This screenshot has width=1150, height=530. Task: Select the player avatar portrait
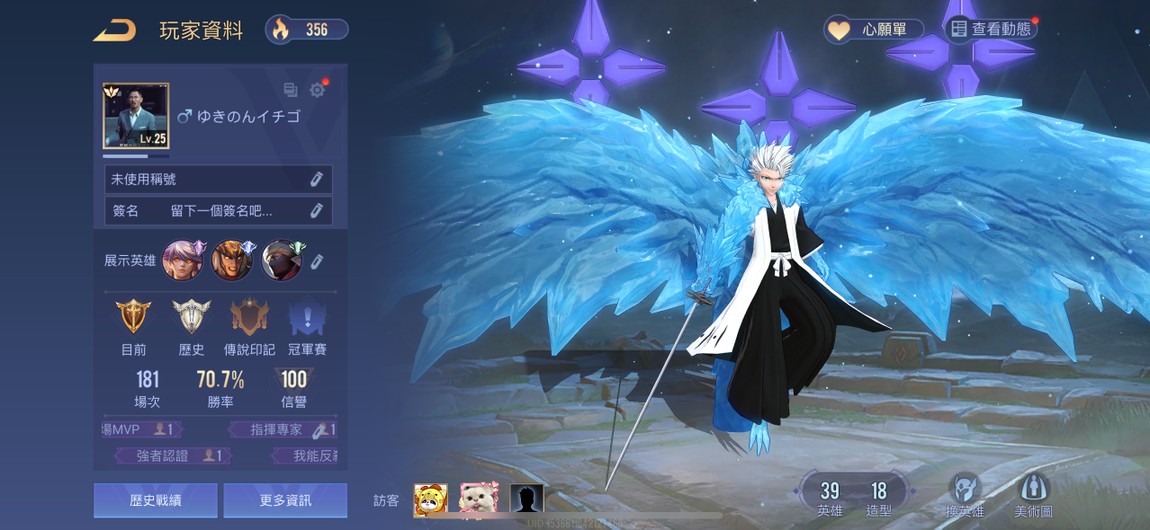point(136,116)
